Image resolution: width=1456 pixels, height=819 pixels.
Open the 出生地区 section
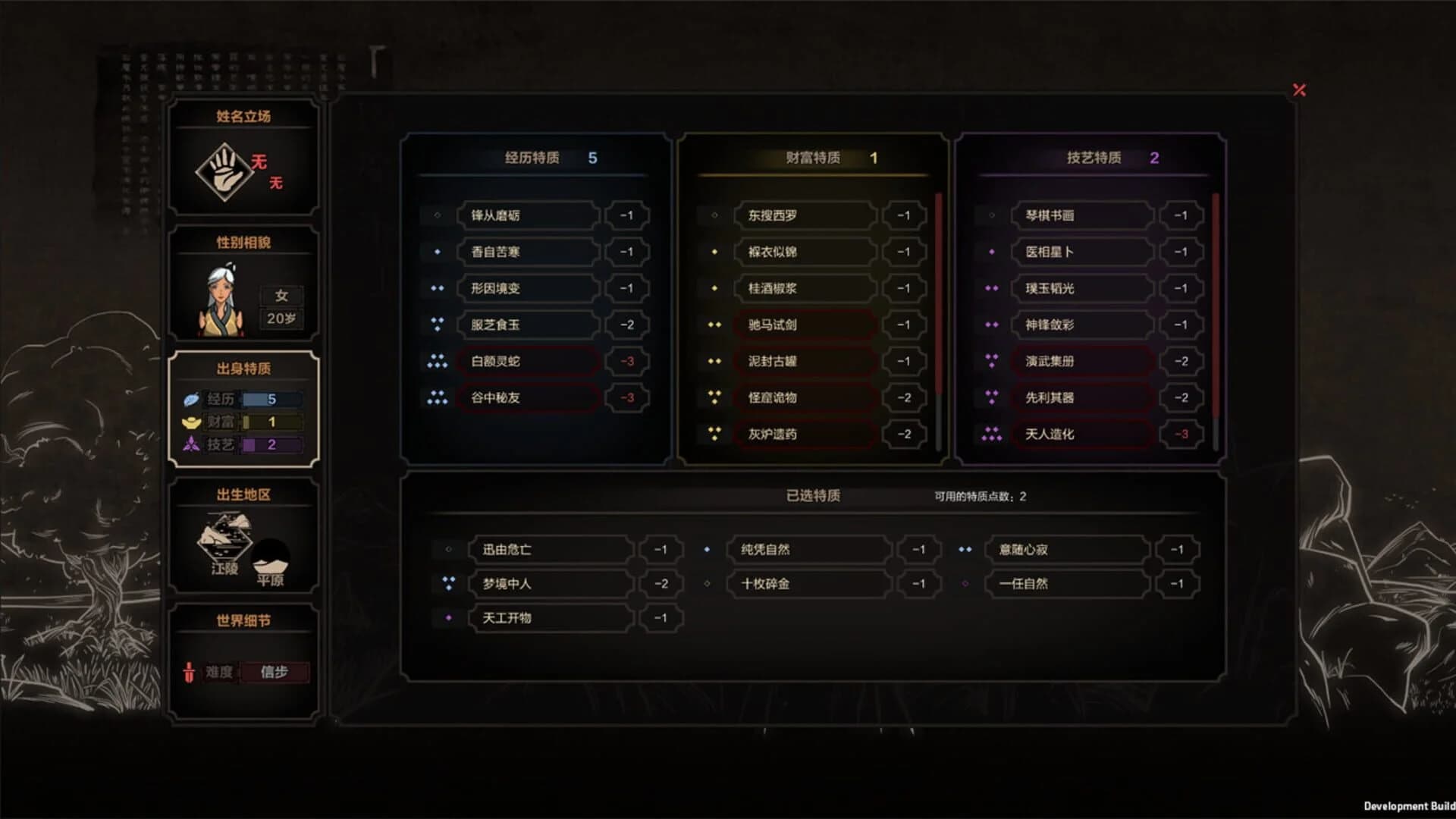click(x=243, y=494)
